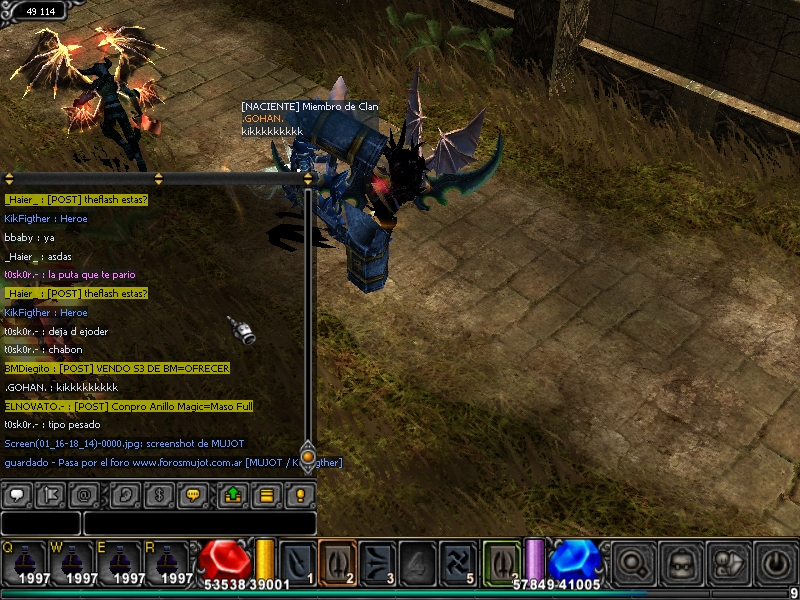
Task: Open the magnifying glass menu button
Action: click(633, 563)
